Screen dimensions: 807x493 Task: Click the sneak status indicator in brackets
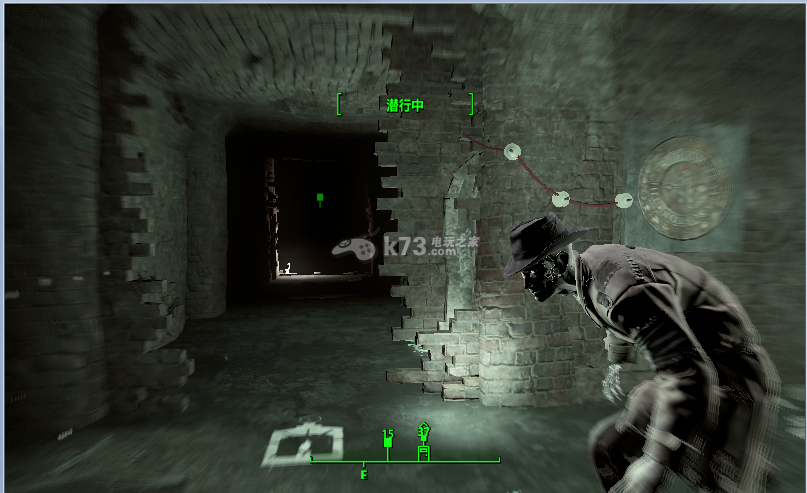coord(405,104)
